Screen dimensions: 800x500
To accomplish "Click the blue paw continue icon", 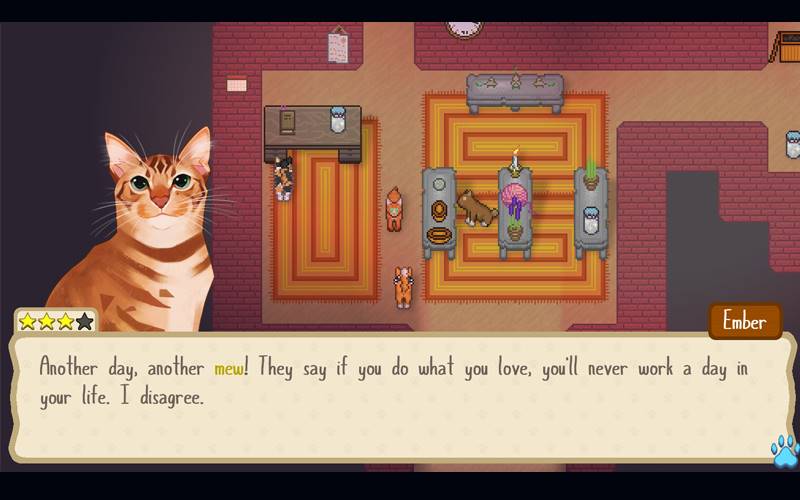I will [x=784, y=450].
